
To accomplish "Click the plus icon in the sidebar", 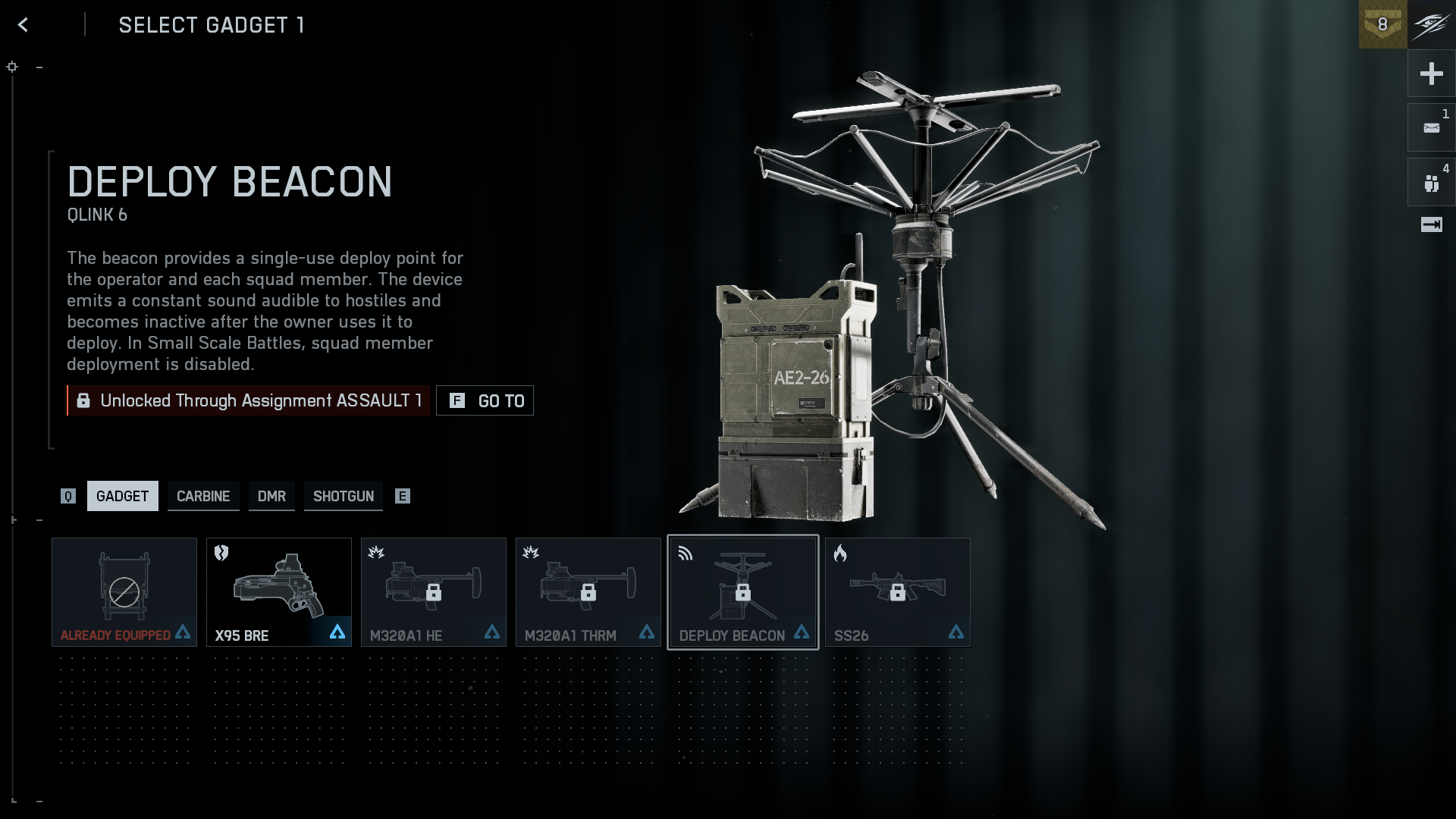I will pos(1431,74).
